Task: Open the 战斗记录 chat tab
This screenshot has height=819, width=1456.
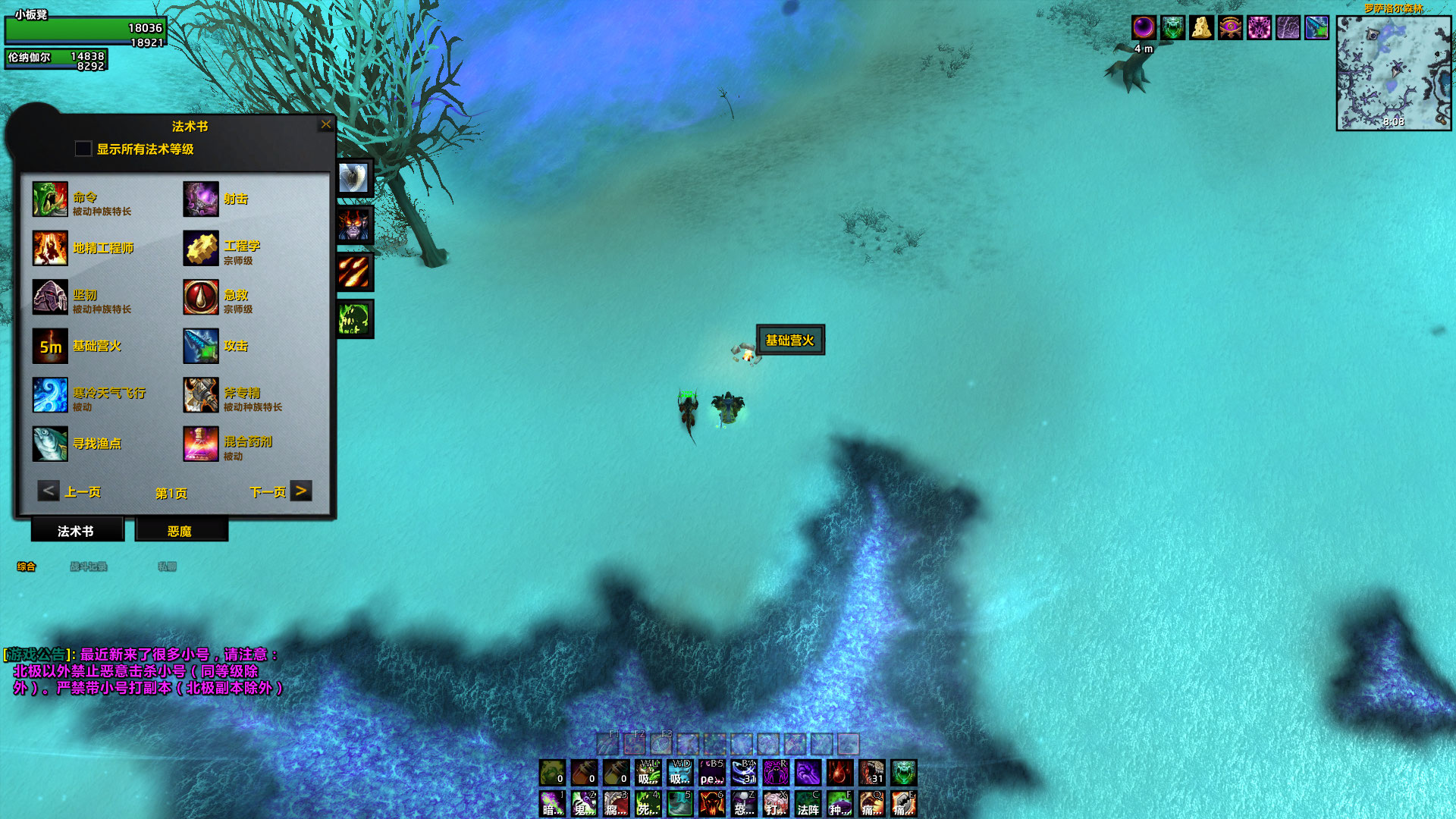Action: click(x=89, y=566)
